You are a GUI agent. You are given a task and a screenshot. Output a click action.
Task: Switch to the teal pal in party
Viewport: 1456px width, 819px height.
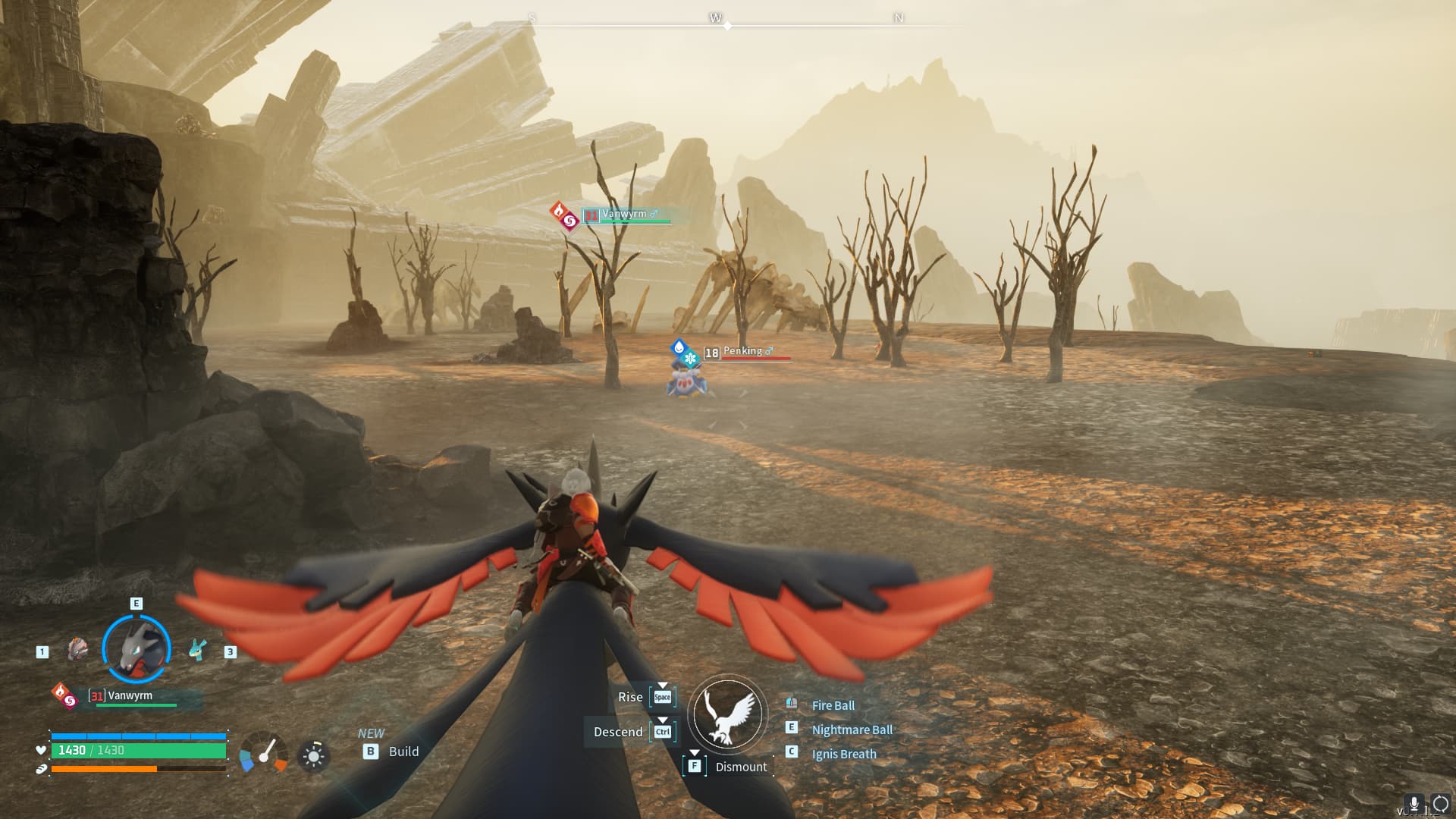197,650
